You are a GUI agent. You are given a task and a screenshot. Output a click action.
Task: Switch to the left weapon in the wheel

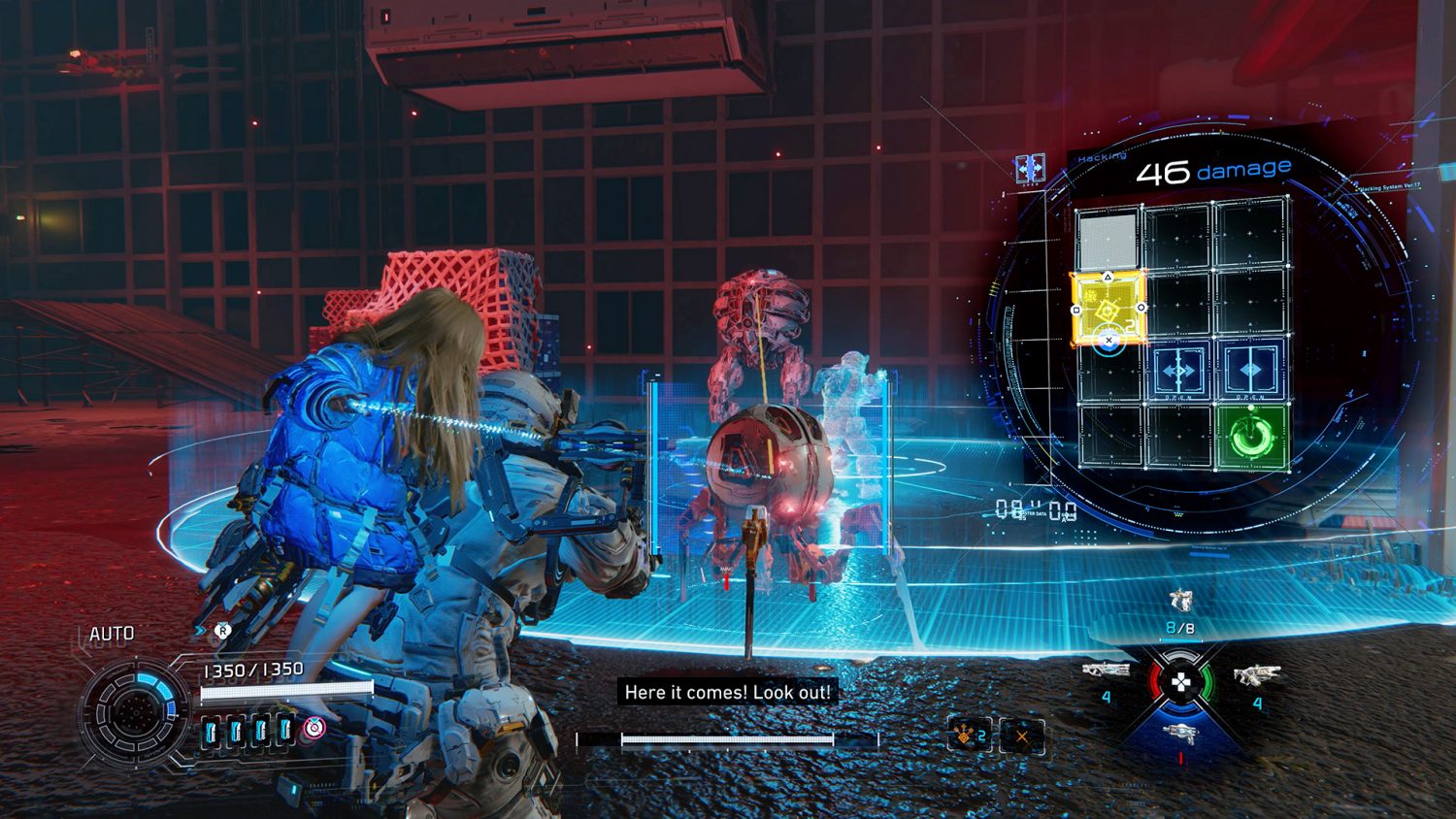pyautogui.click(x=1107, y=670)
